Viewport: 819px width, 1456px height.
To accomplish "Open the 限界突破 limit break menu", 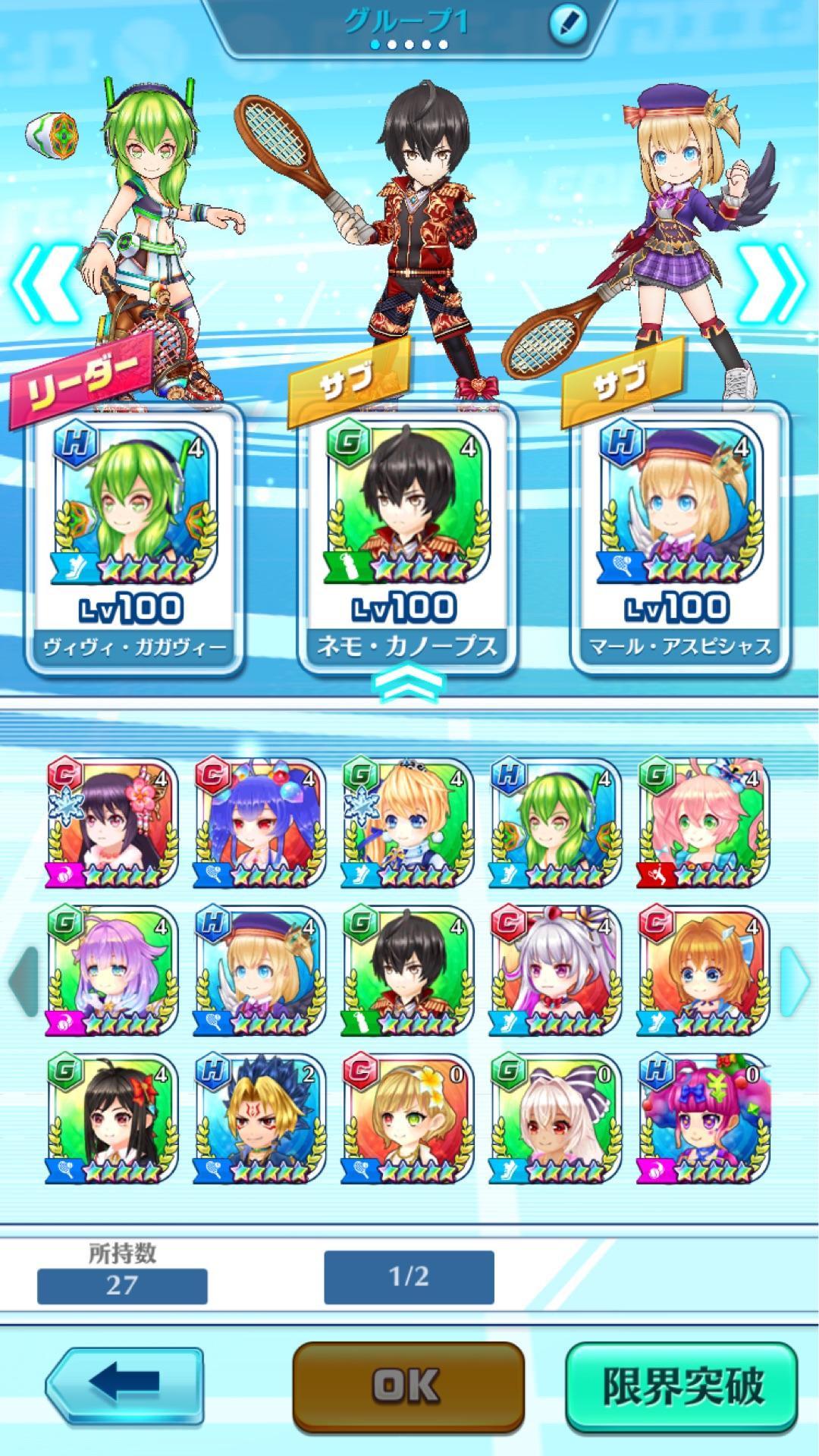I will (682, 1386).
